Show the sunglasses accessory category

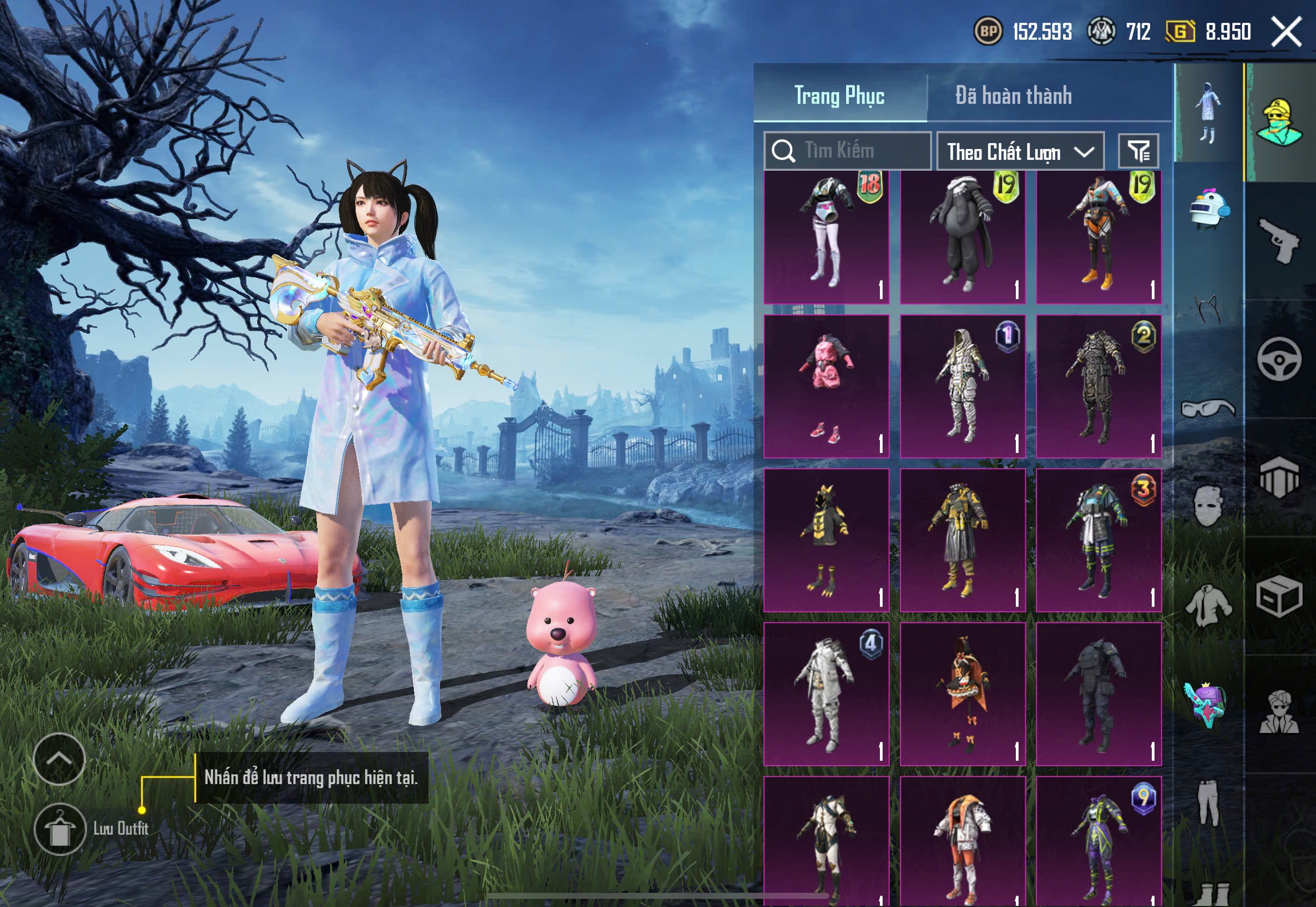point(1208,408)
